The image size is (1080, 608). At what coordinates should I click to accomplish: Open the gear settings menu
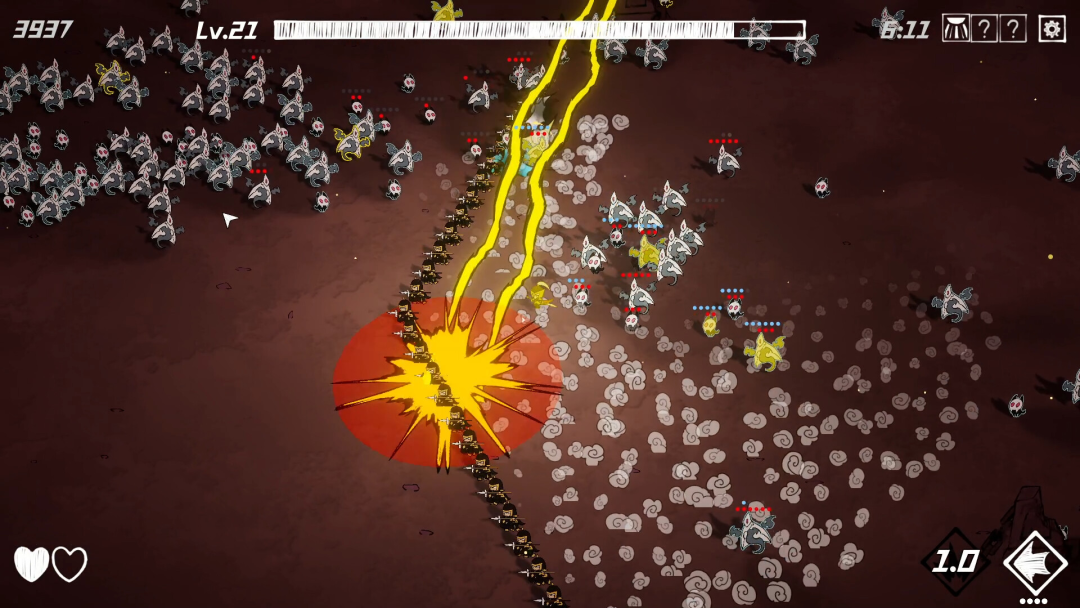tap(1051, 28)
